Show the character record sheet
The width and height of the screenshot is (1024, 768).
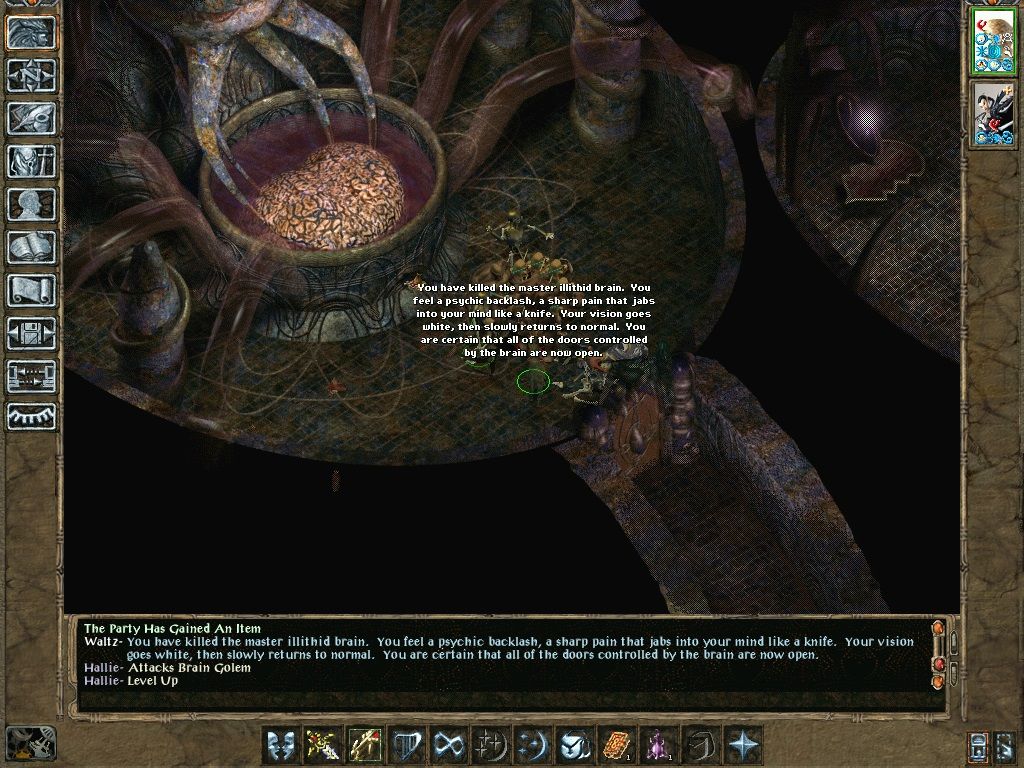pyautogui.click(x=31, y=204)
